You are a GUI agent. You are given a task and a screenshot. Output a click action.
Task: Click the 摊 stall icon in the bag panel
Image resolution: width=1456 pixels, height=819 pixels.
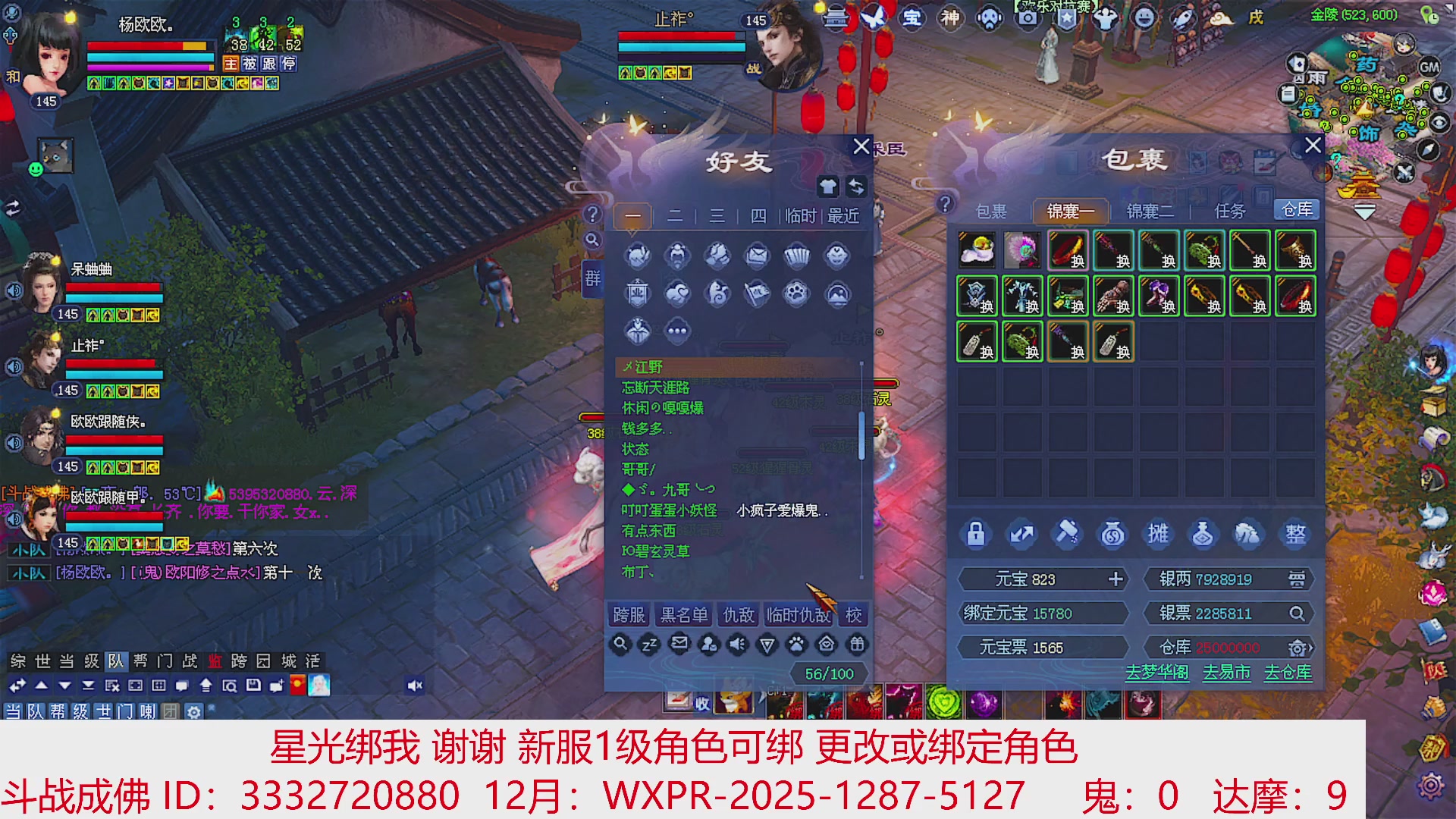(x=1159, y=533)
